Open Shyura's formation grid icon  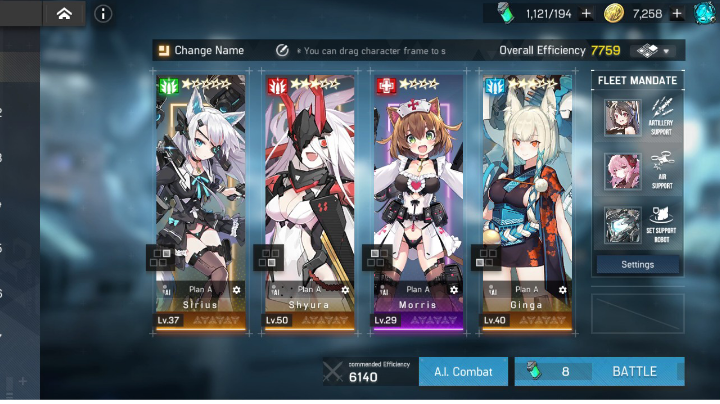(268, 258)
